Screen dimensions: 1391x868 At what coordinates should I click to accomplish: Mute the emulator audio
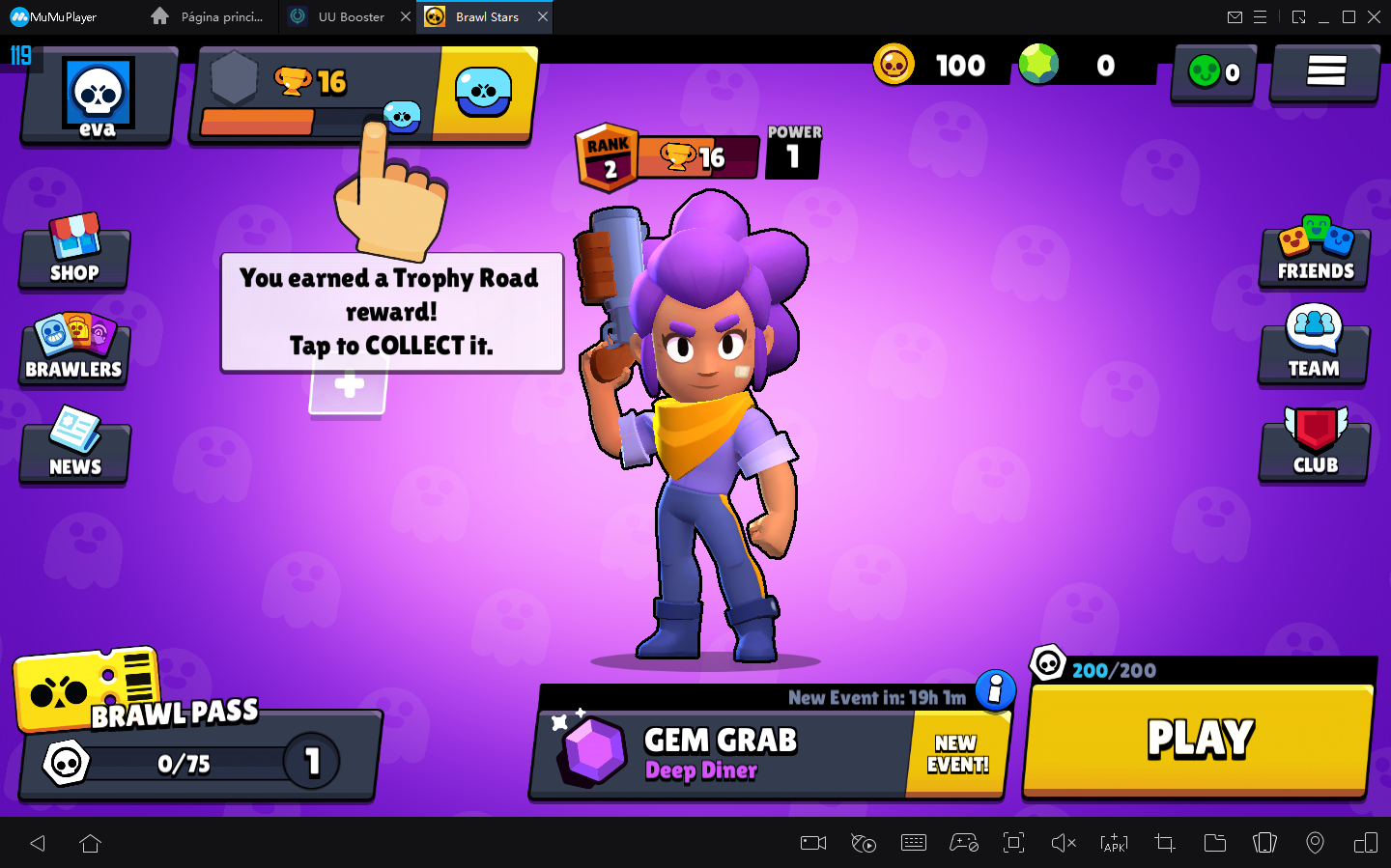tap(1064, 843)
